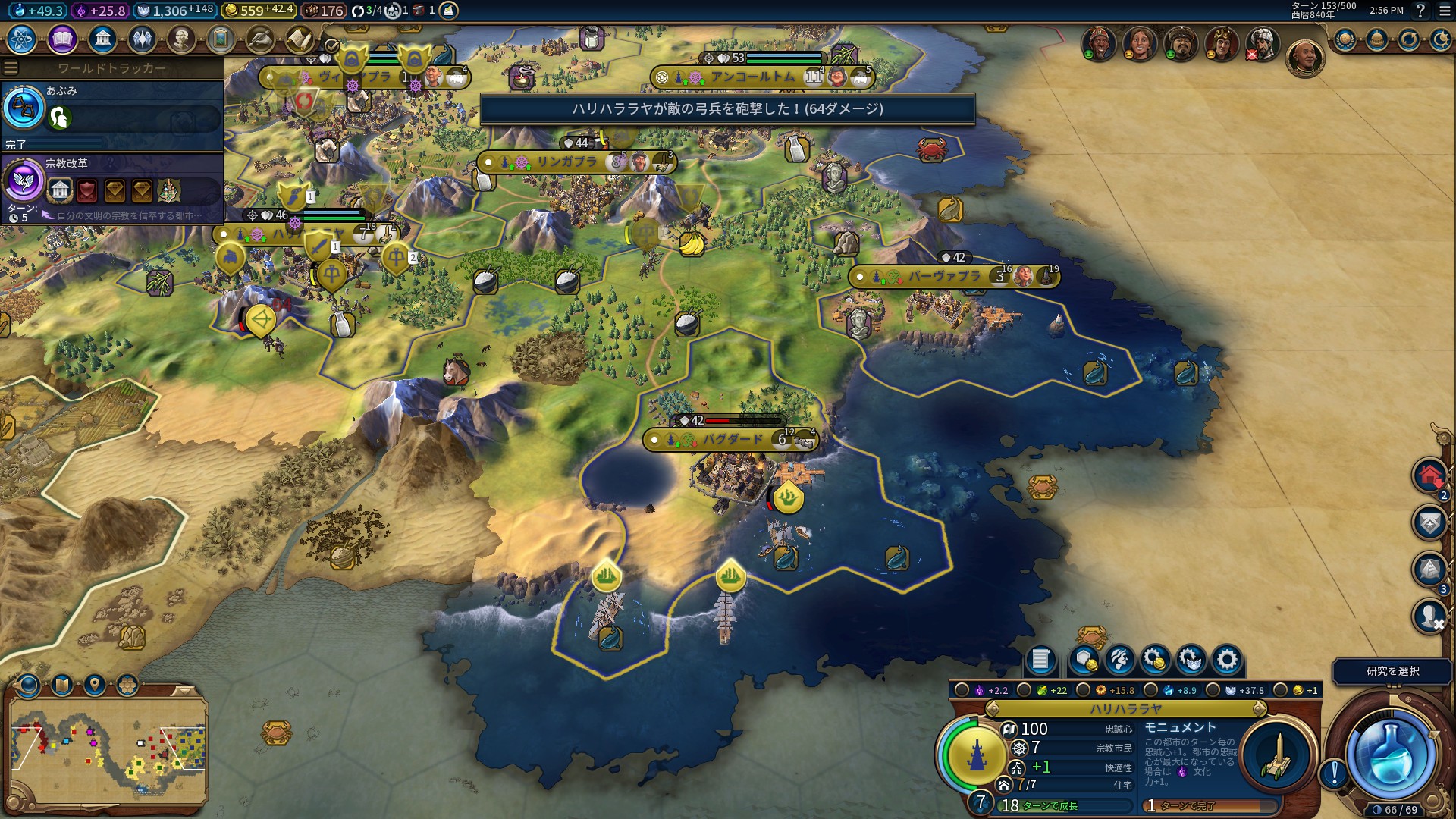Click the 研究を選択 action button
The height and width of the screenshot is (819, 1456).
tap(1392, 671)
